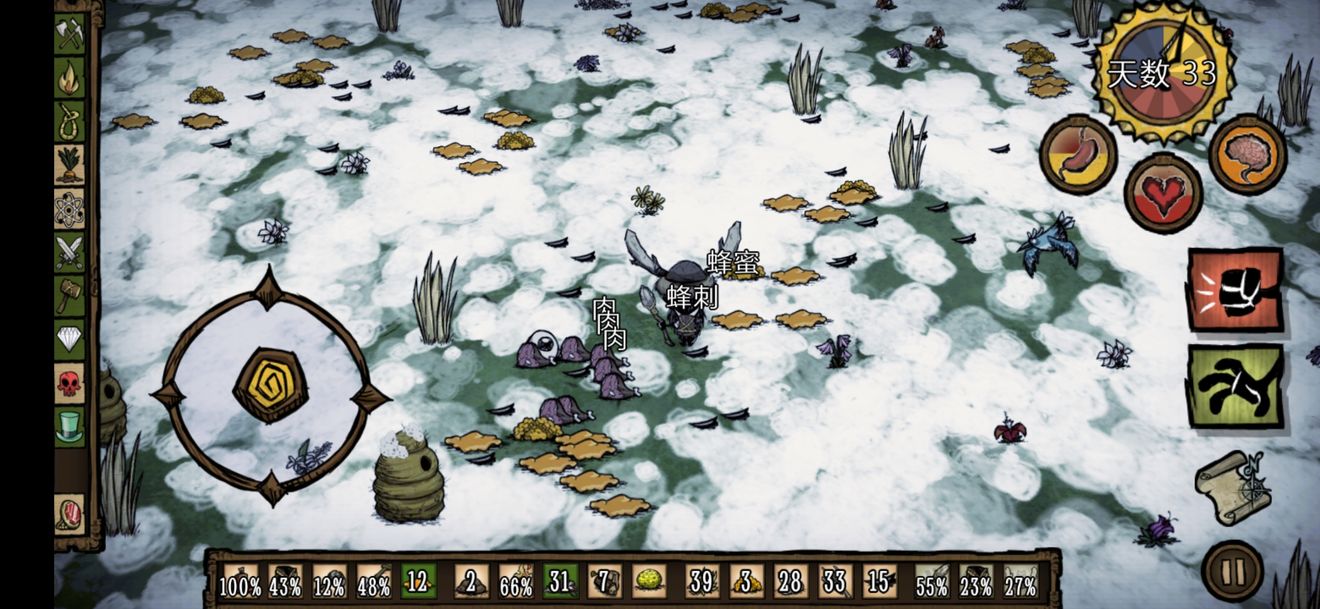Tap the green grabbing hand action button
The image size is (1320, 609).
click(1235, 386)
